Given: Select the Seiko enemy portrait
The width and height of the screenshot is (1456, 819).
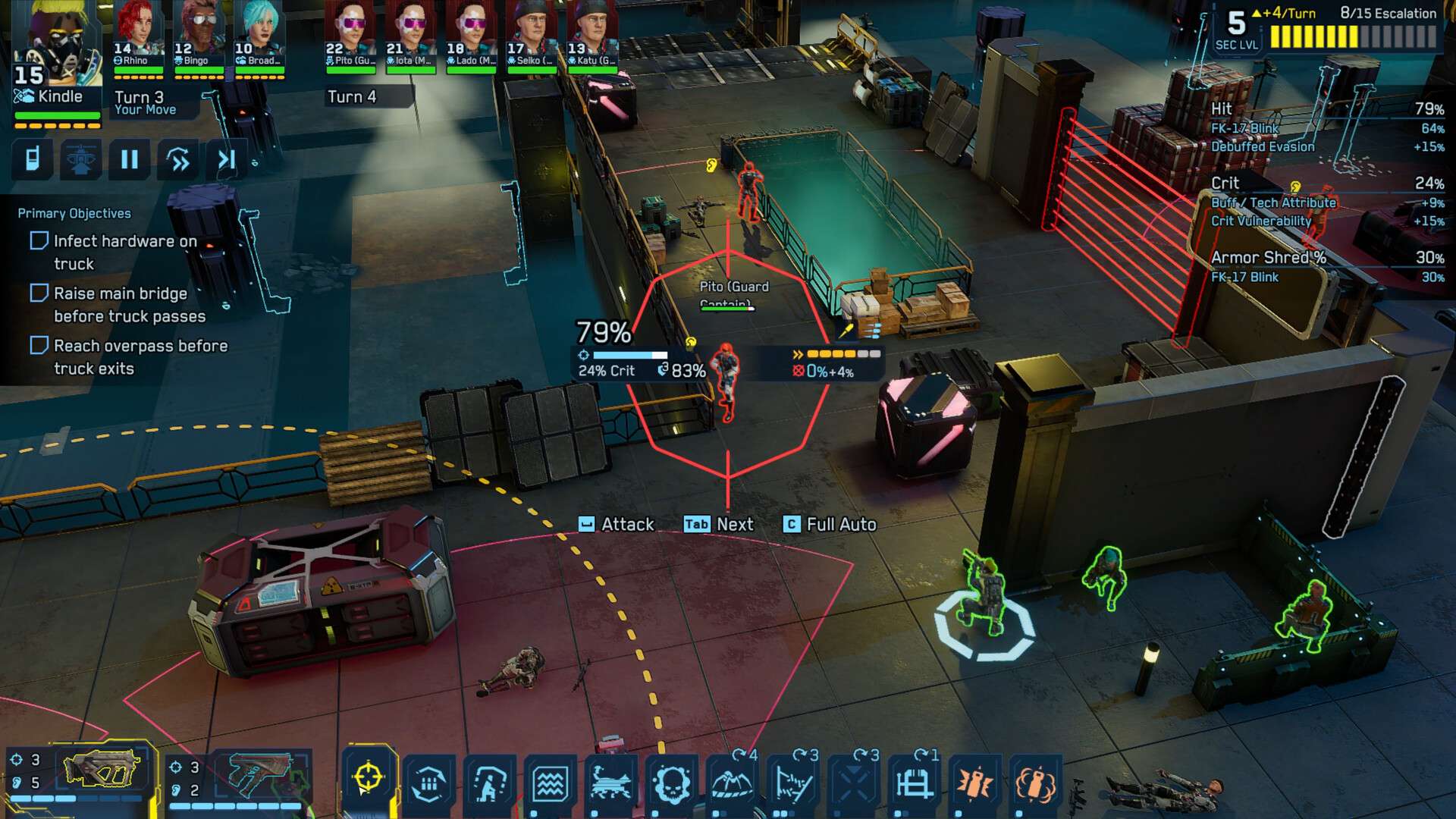Looking at the screenshot, I should coord(532,36).
